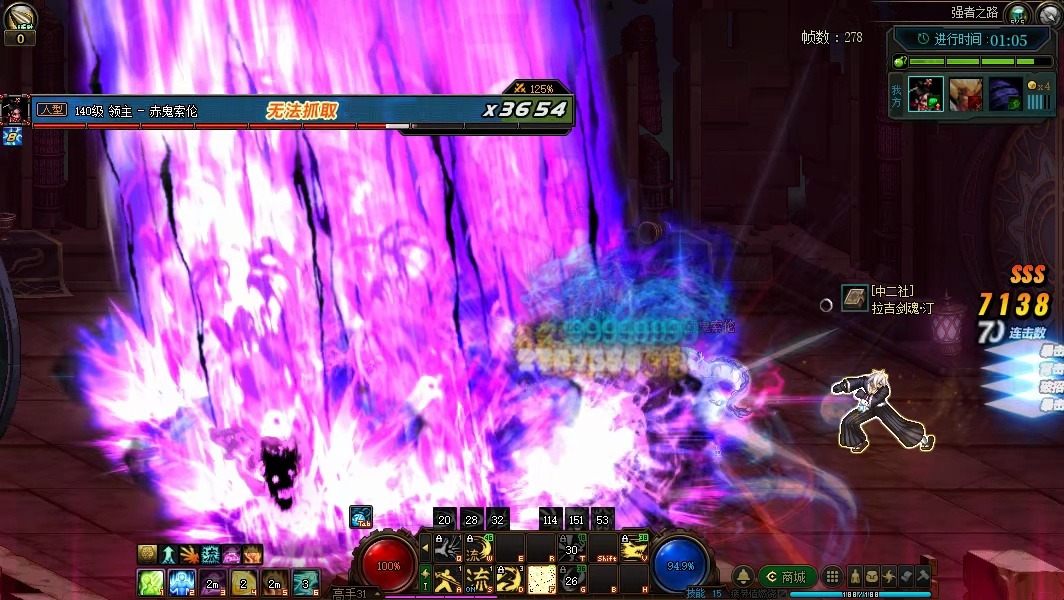Image resolution: width=1064 pixels, height=600 pixels.
Task: Click the golden bell notification icon
Action: (x=743, y=577)
